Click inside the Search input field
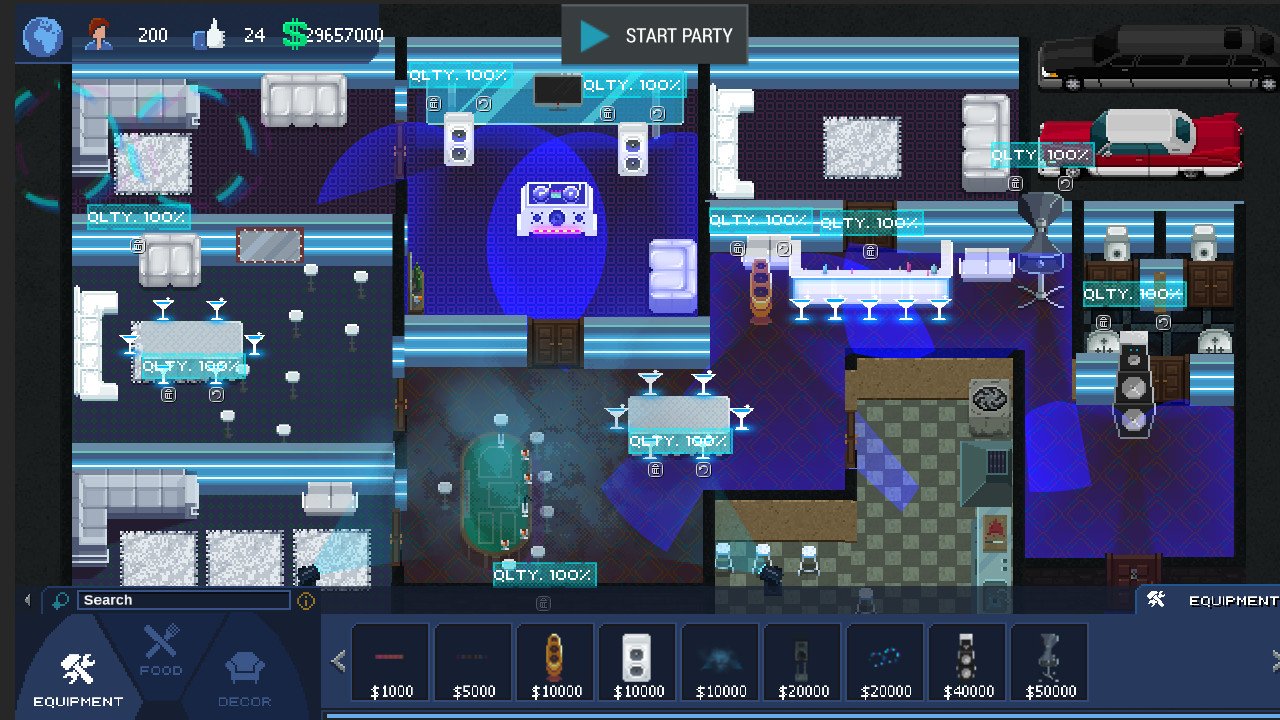This screenshot has height=720, width=1280. pos(185,600)
